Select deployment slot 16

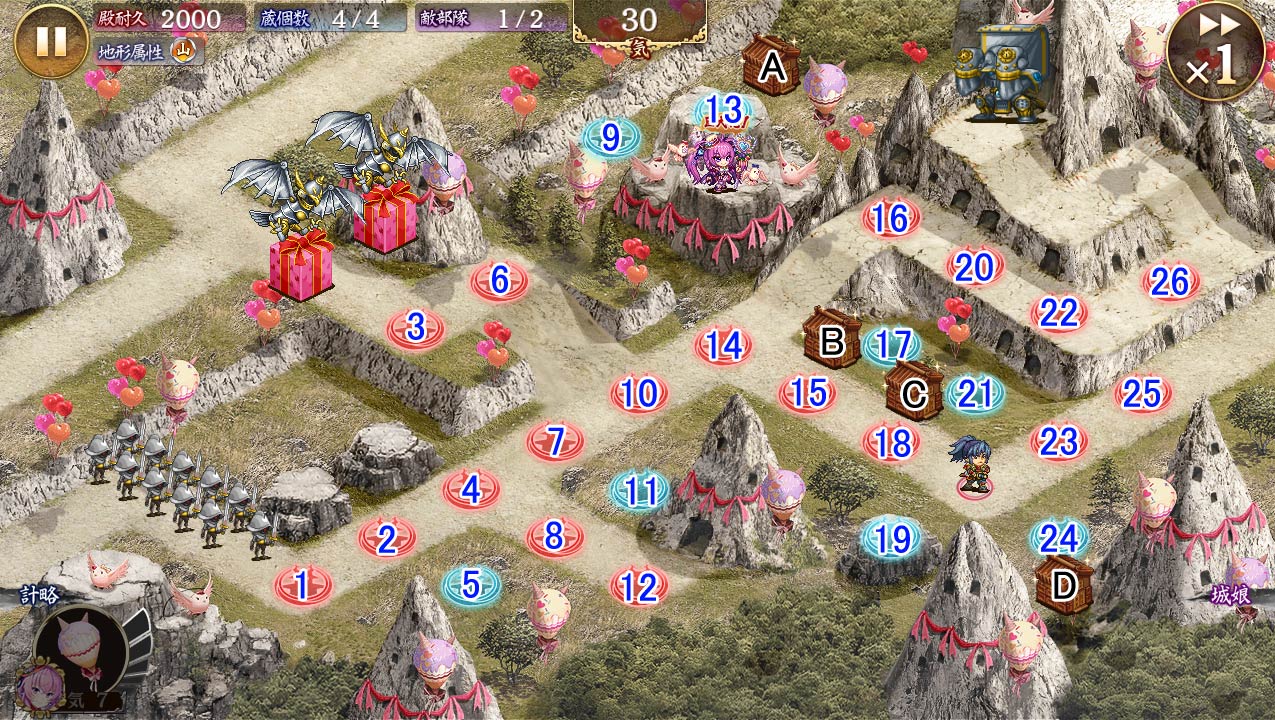(x=890, y=218)
